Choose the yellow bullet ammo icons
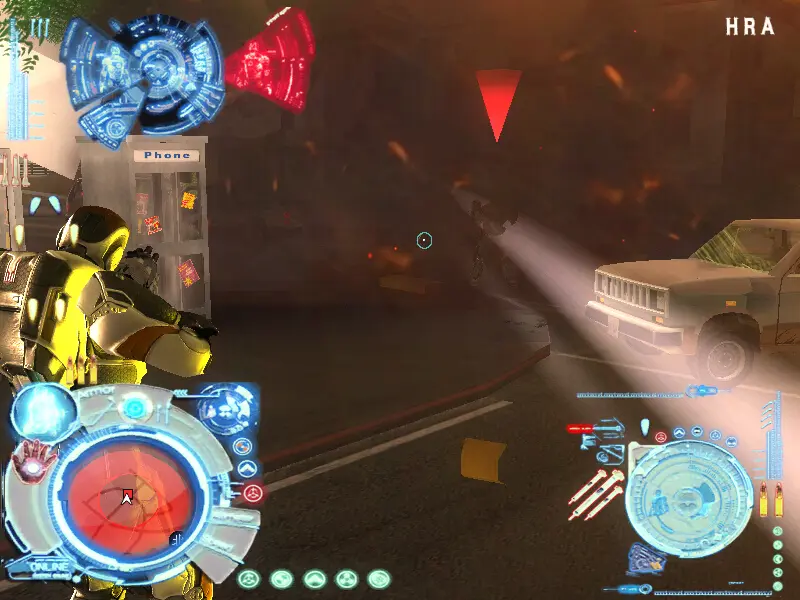This screenshot has width=800, height=600. click(x=770, y=499)
